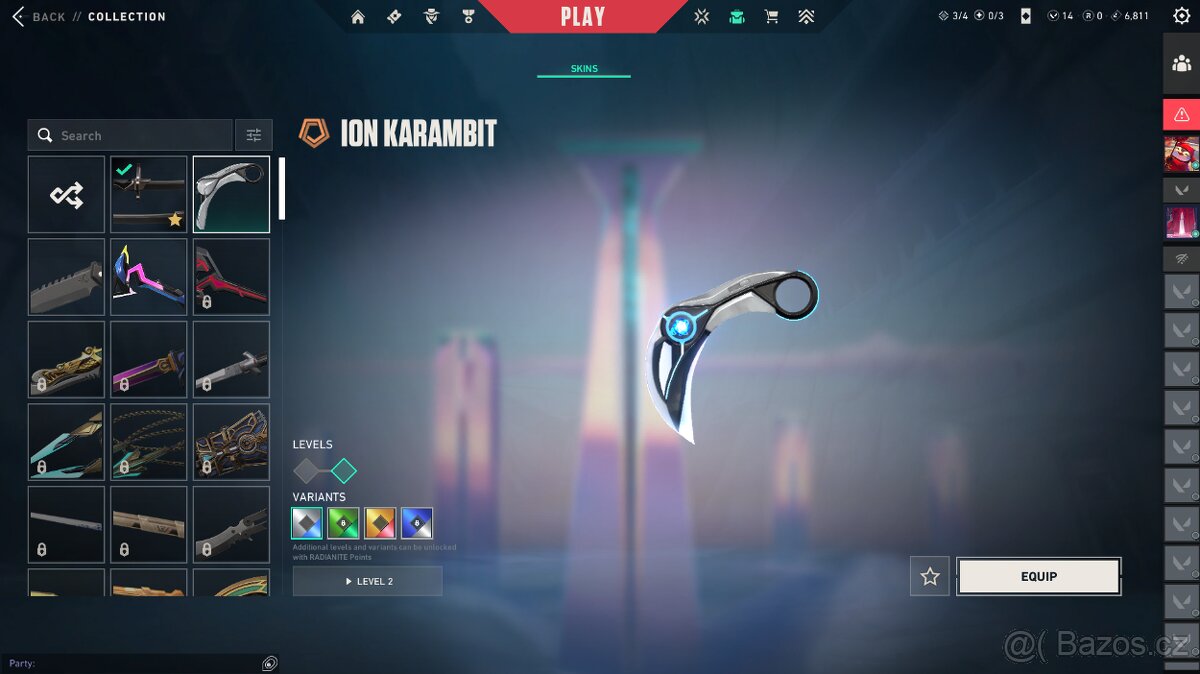Choose the green color variant
The width and height of the screenshot is (1200, 674).
pyautogui.click(x=343, y=523)
